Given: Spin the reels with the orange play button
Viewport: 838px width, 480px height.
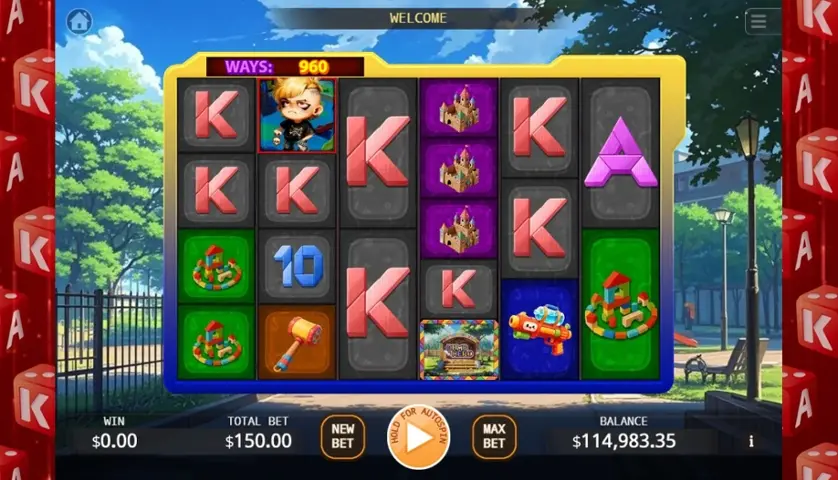Looking at the screenshot, I should (x=418, y=437).
